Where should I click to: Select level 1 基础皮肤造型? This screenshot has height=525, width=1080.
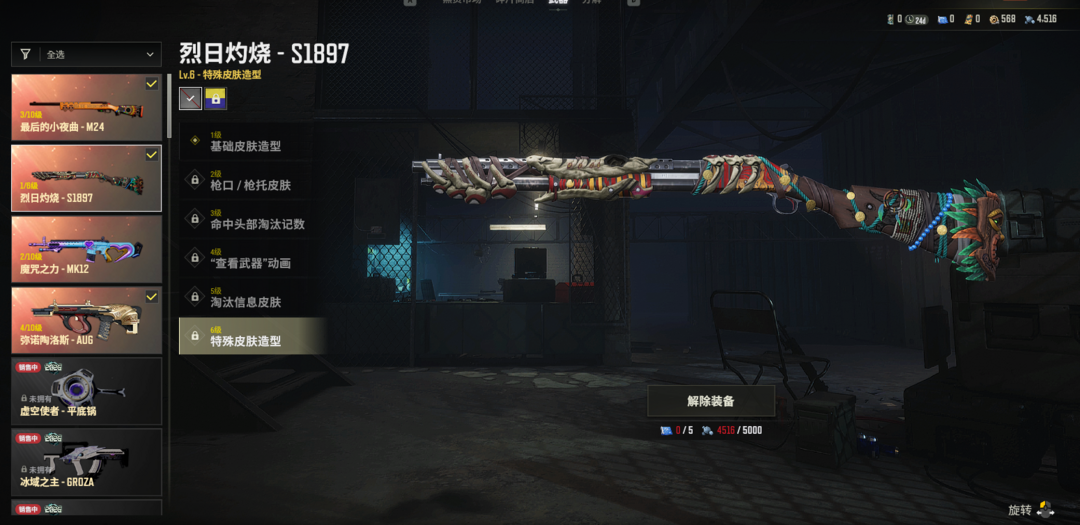click(252, 141)
